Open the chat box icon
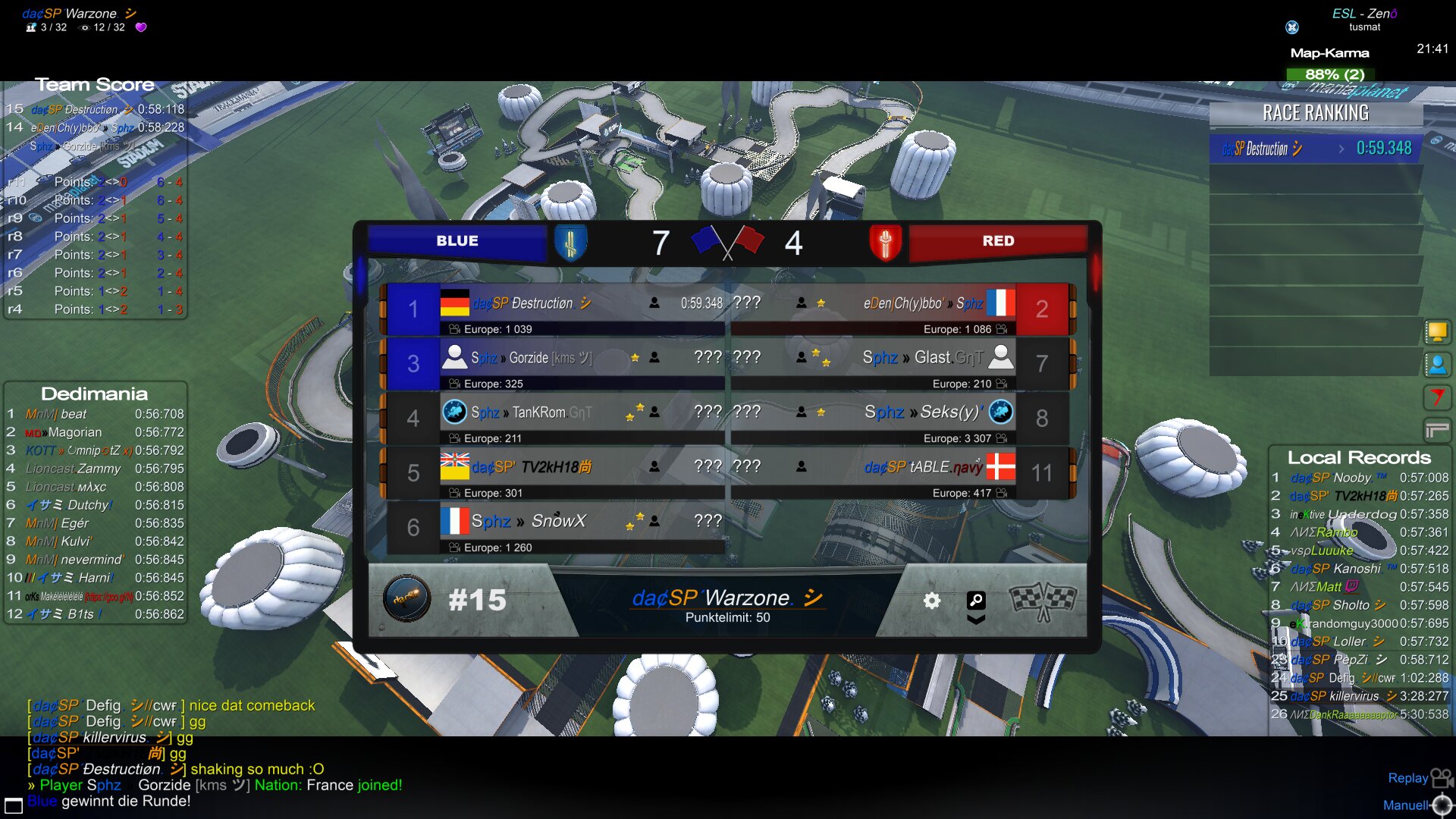Image resolution: width=1456 pixels, height=819 pixels. pyautogui.click(x=14, y=805)
